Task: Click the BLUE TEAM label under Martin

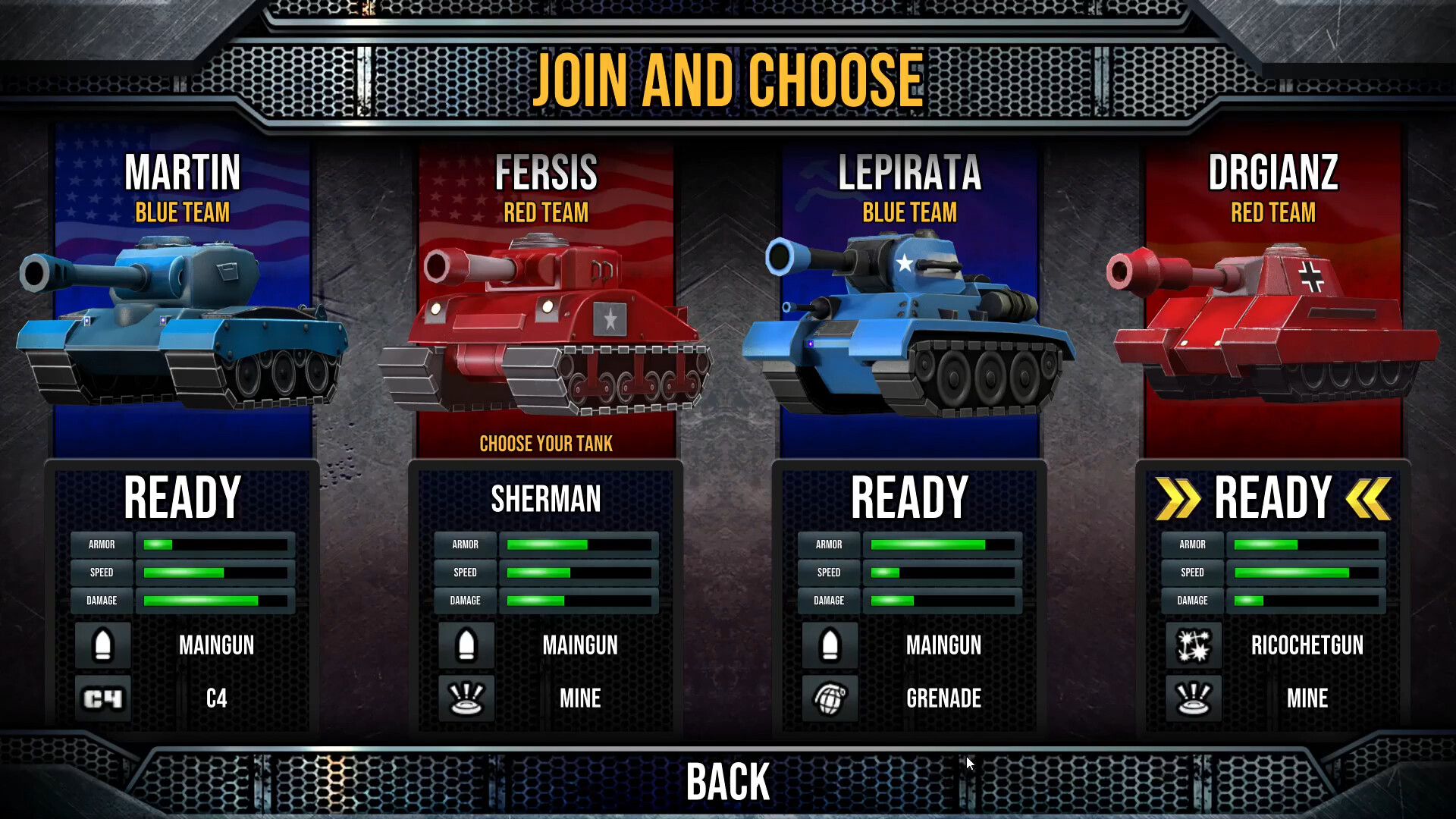Action: (x=182, y=213)
